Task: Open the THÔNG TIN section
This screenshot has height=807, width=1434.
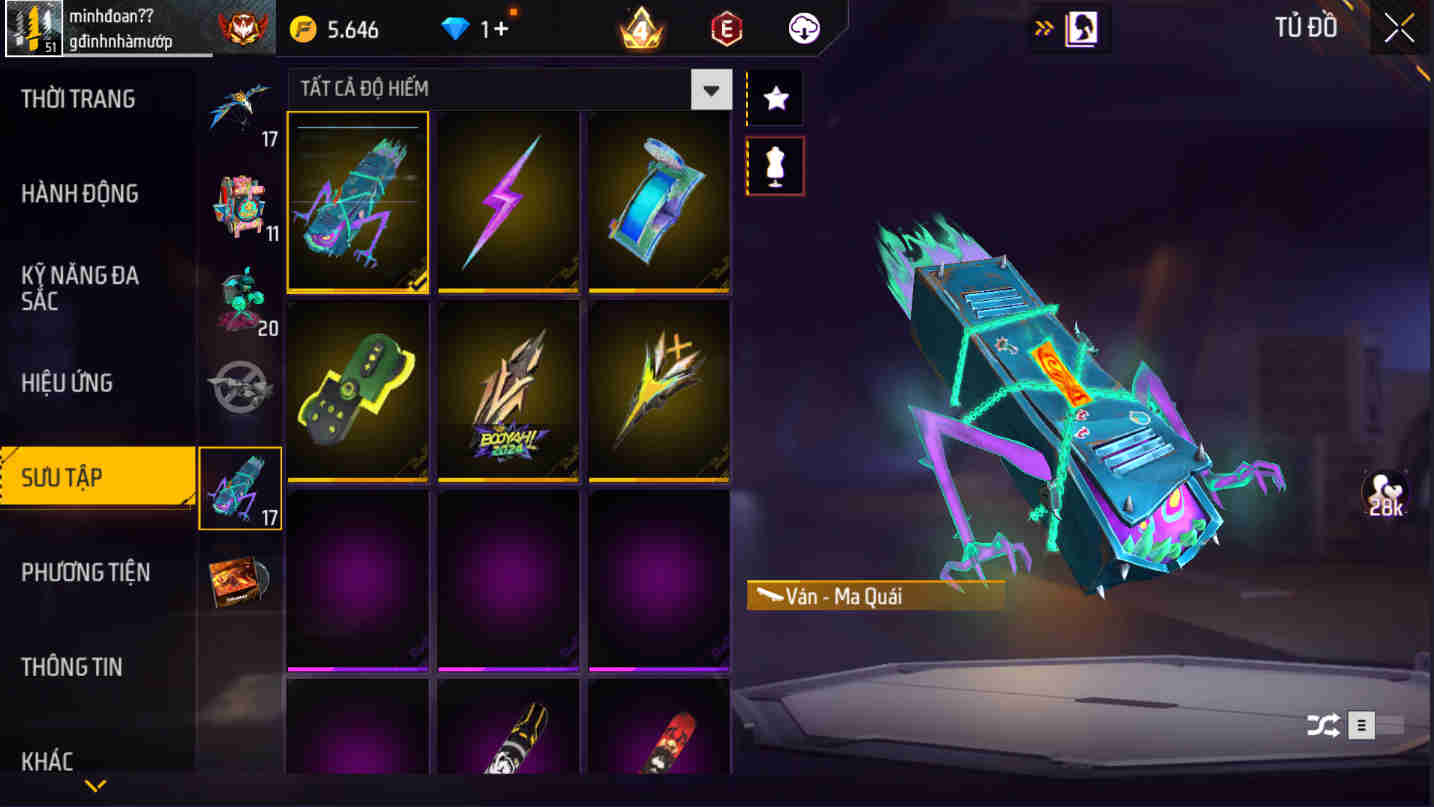Action: (72, 667)
